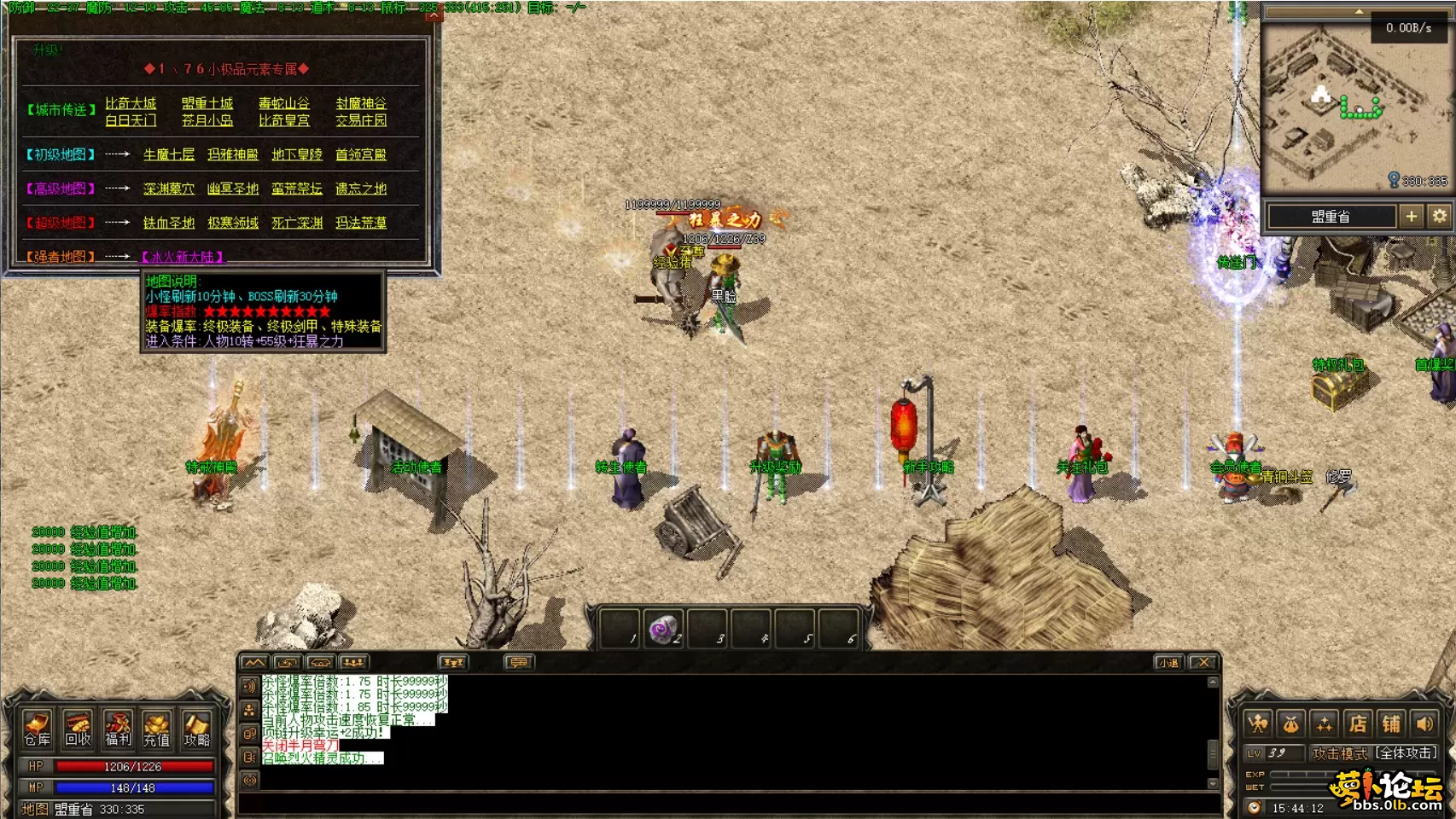Open the 仓库 warehouse
This screenshot has height=819, width=1456.
tap(38, 729)
